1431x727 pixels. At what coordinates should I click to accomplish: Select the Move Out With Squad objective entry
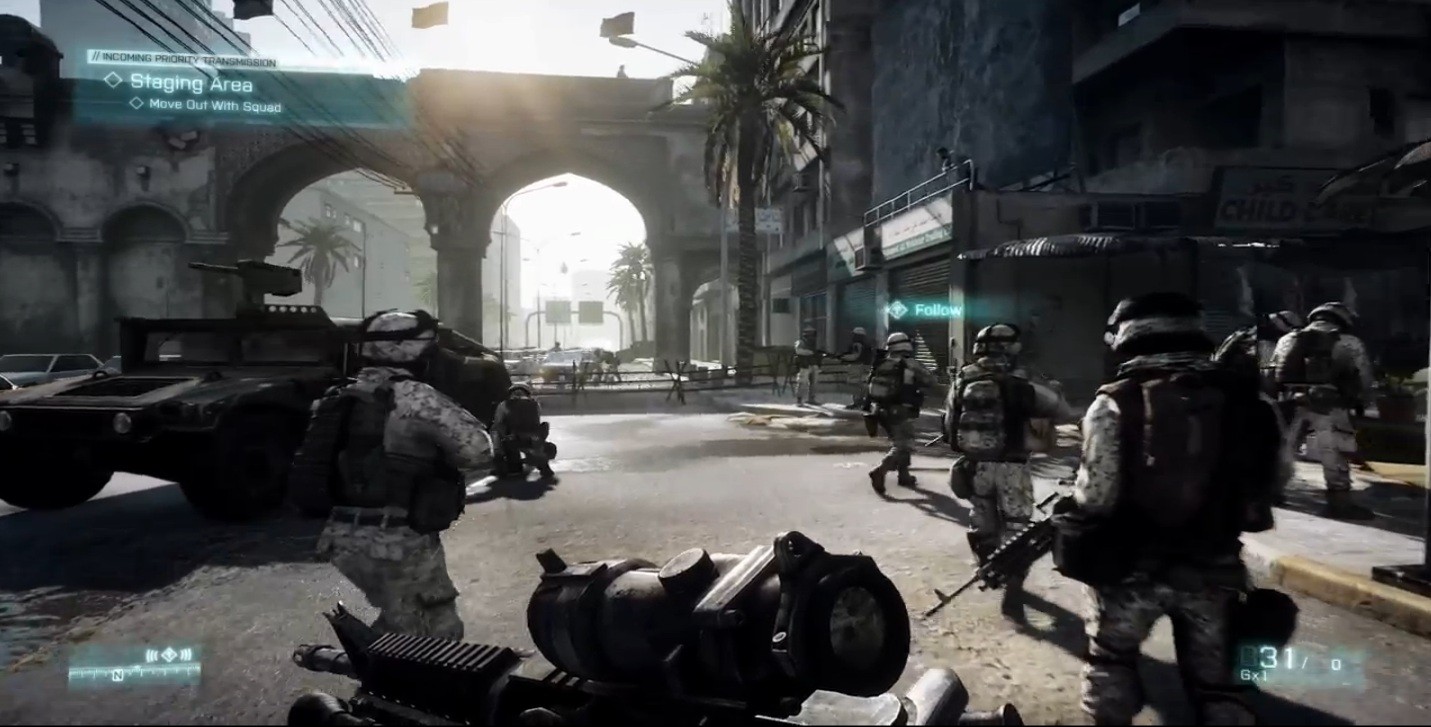pos(216,103)
